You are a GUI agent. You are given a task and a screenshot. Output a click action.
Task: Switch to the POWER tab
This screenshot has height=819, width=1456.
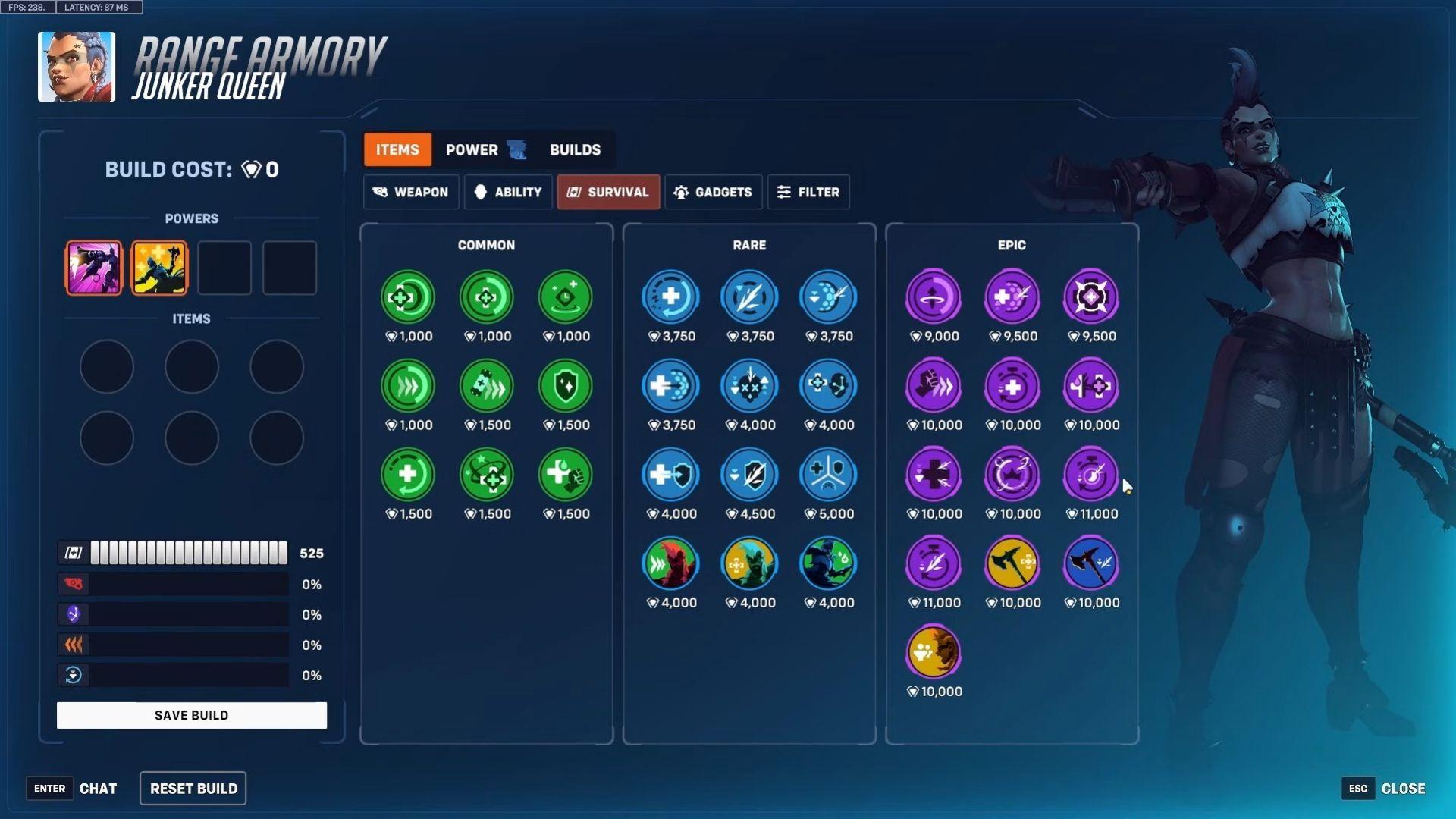click(470, 149)
